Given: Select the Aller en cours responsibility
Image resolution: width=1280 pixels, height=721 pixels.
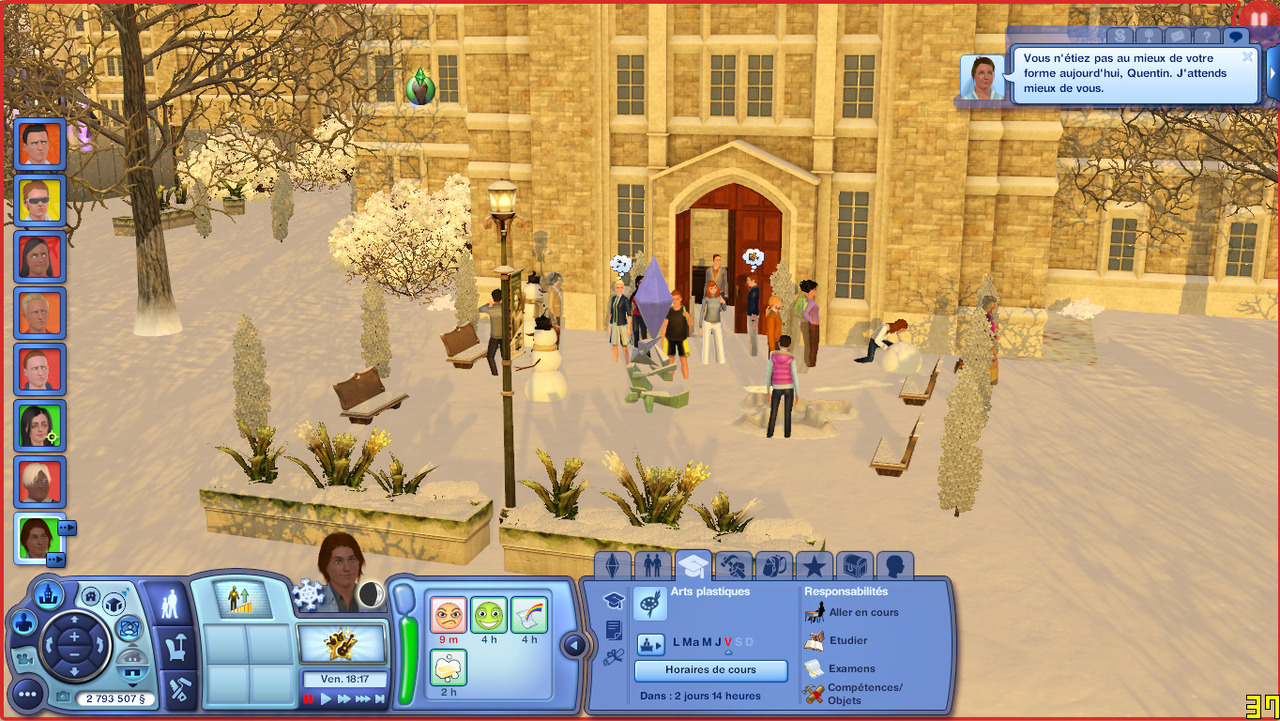Looking at the screenshot, I should pyautogui.click(x=863, y=612).
